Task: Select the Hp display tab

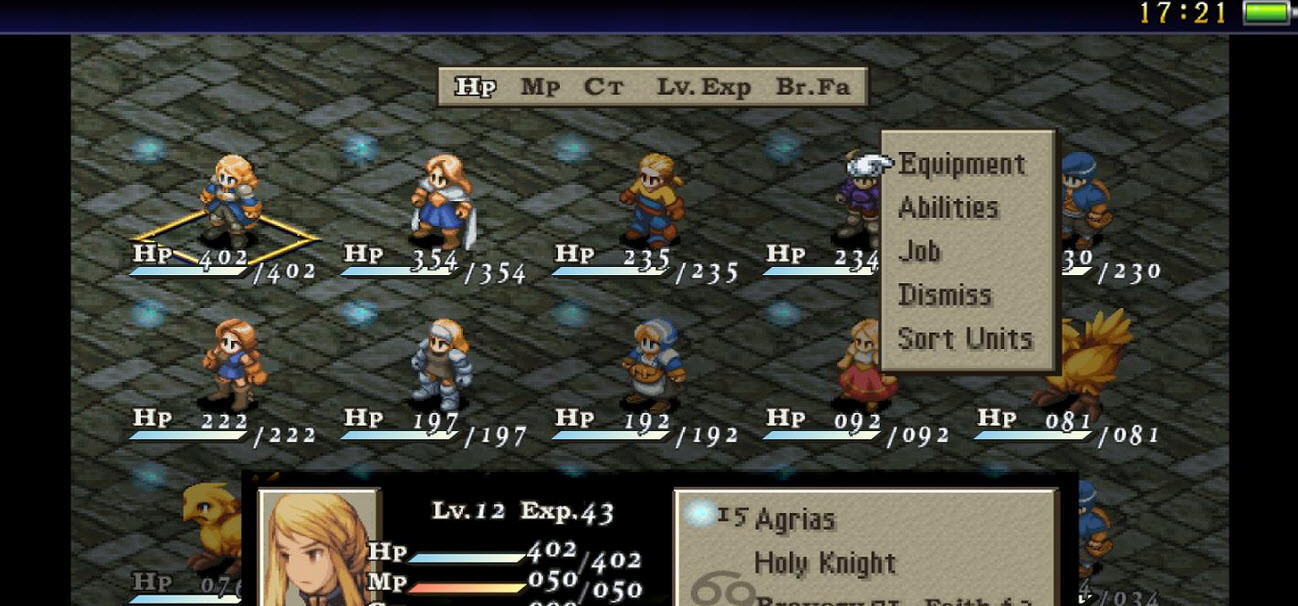Action: click(x=475, y=87)
